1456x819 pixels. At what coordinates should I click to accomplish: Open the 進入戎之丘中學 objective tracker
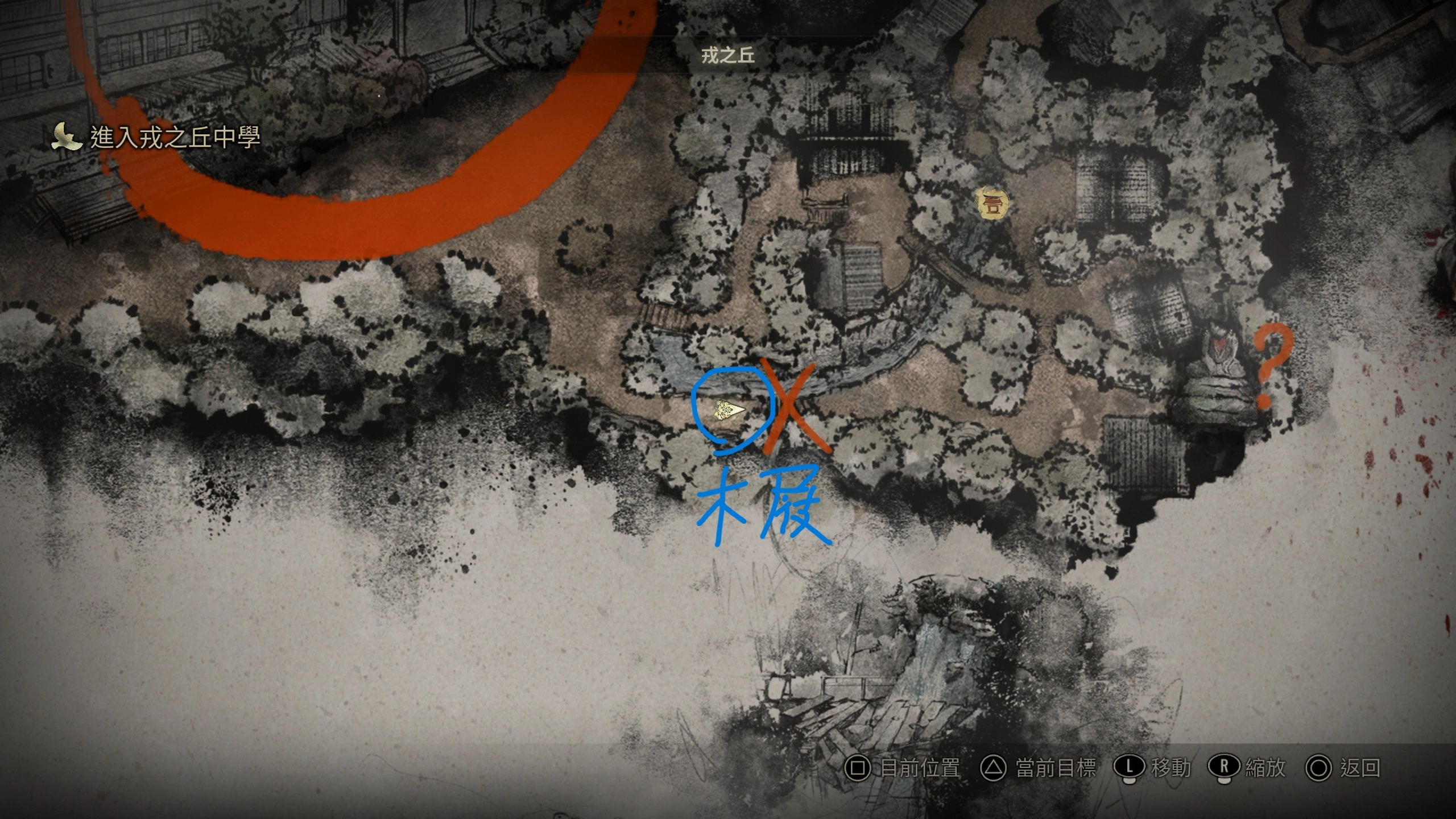pyautogui.click(x=156, y=138)
